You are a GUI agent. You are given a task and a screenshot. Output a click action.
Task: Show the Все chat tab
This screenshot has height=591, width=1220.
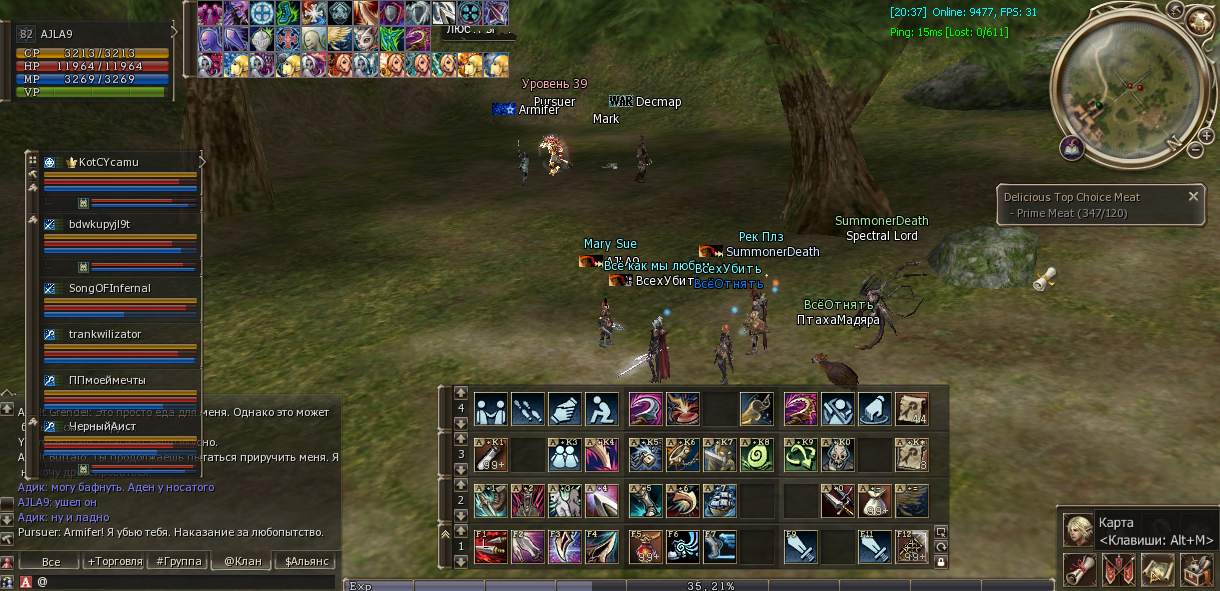51,562
